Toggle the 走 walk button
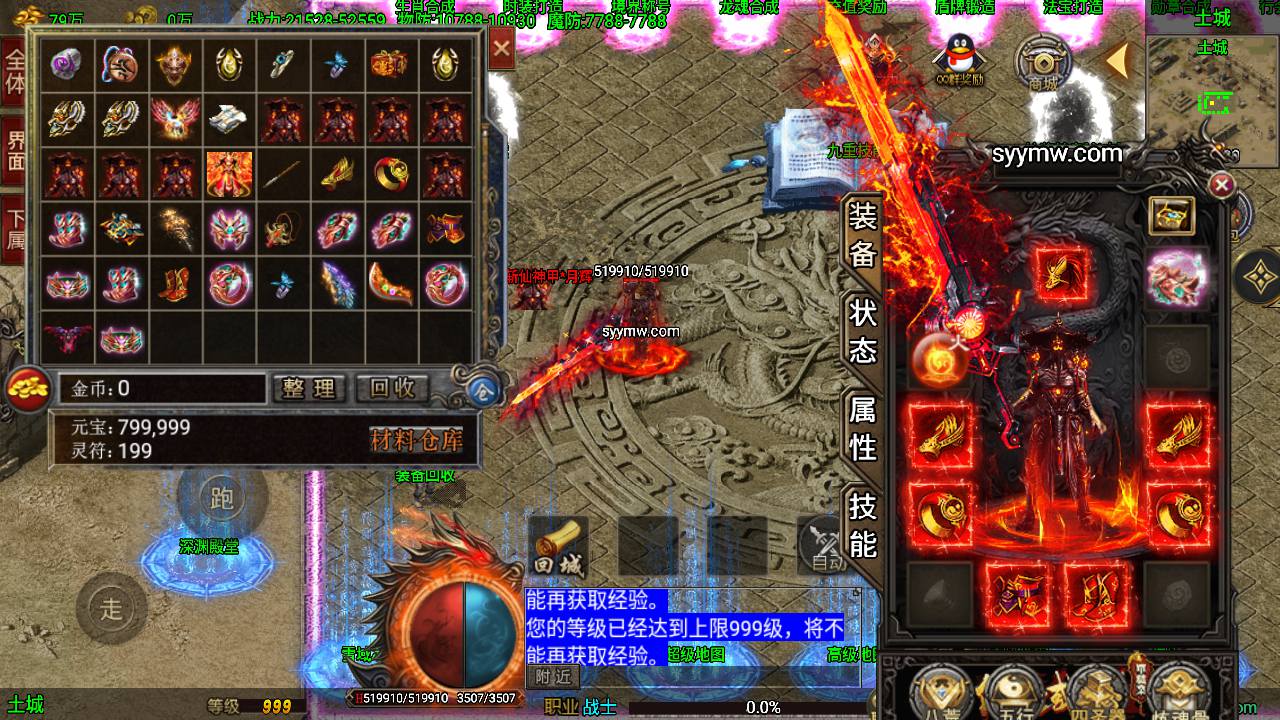 click(x=112, y=607)
